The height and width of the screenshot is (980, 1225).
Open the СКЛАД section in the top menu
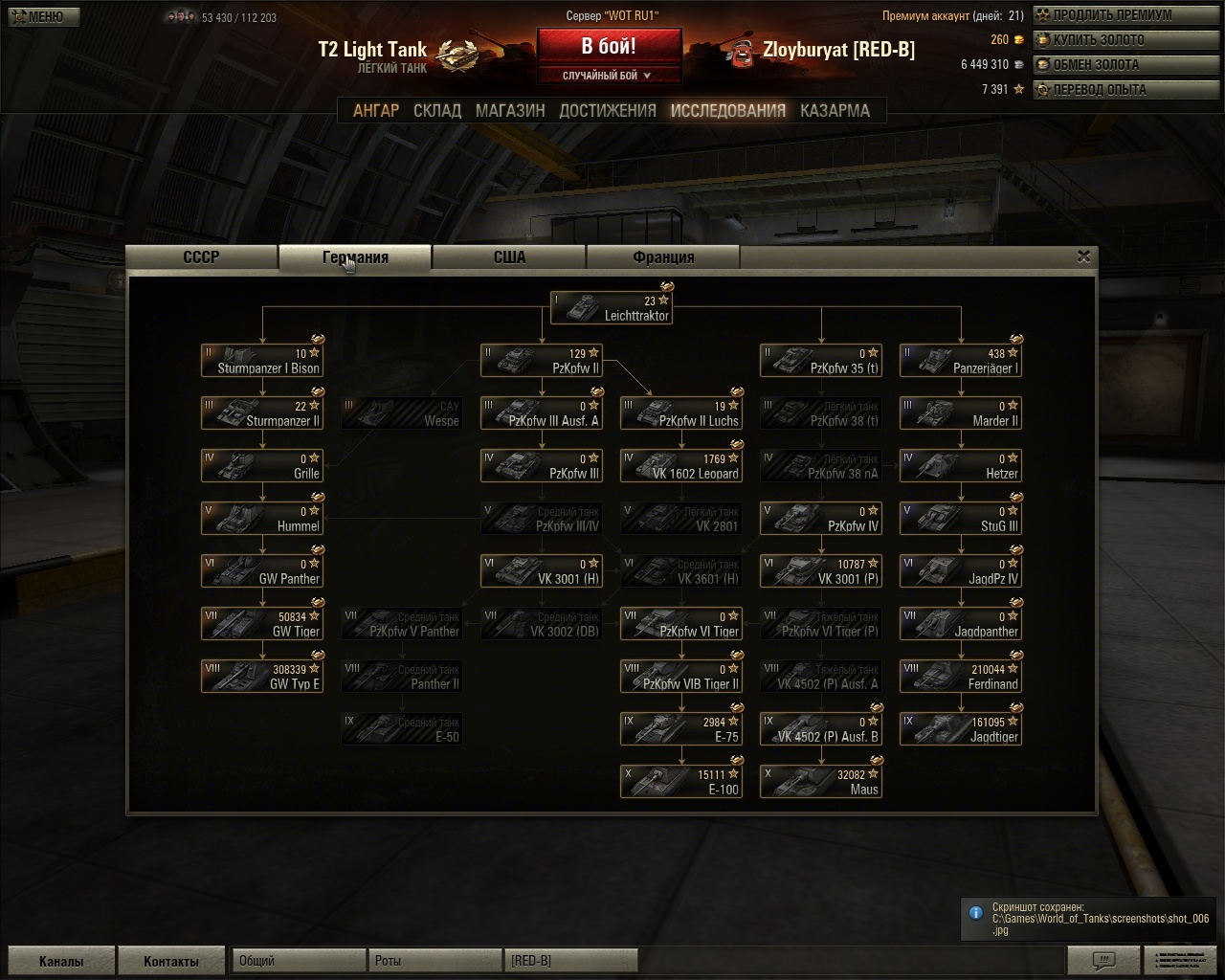(x=437, y=110)
